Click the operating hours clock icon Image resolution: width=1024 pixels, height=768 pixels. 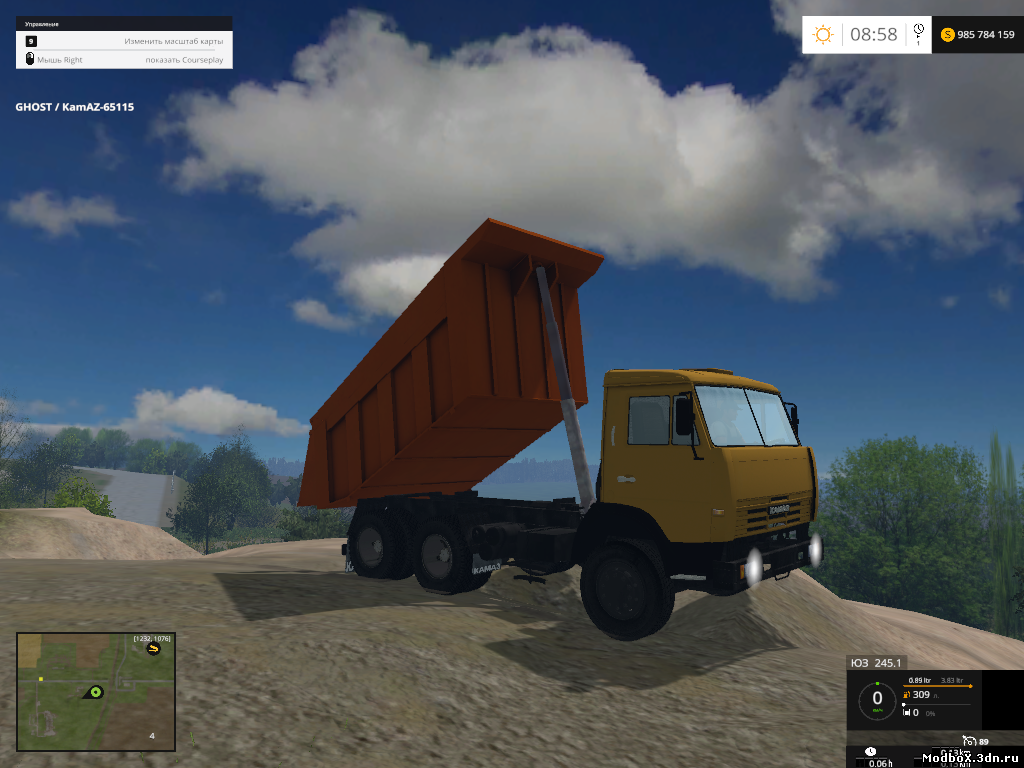[870, 751]
